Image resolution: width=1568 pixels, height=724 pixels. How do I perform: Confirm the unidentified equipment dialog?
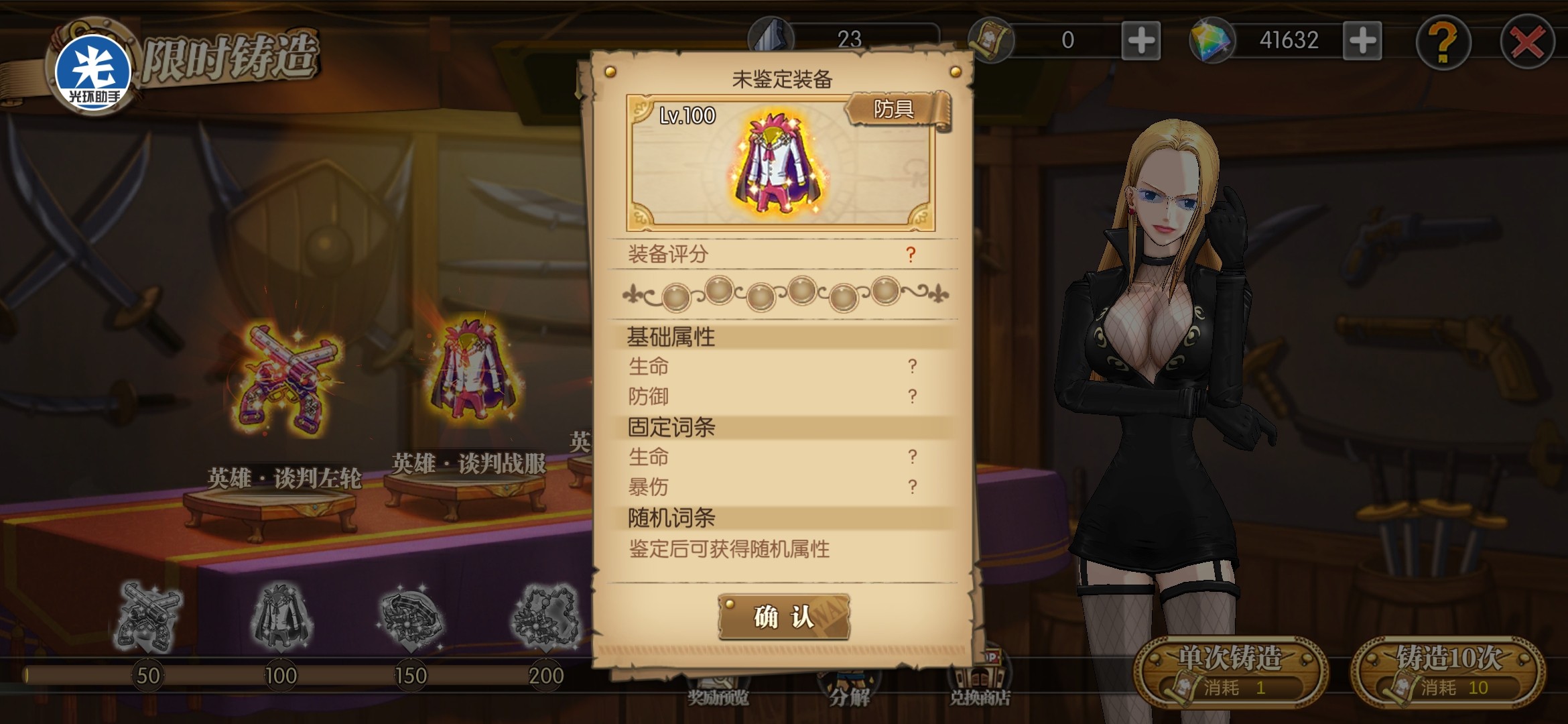coord(783,617)
